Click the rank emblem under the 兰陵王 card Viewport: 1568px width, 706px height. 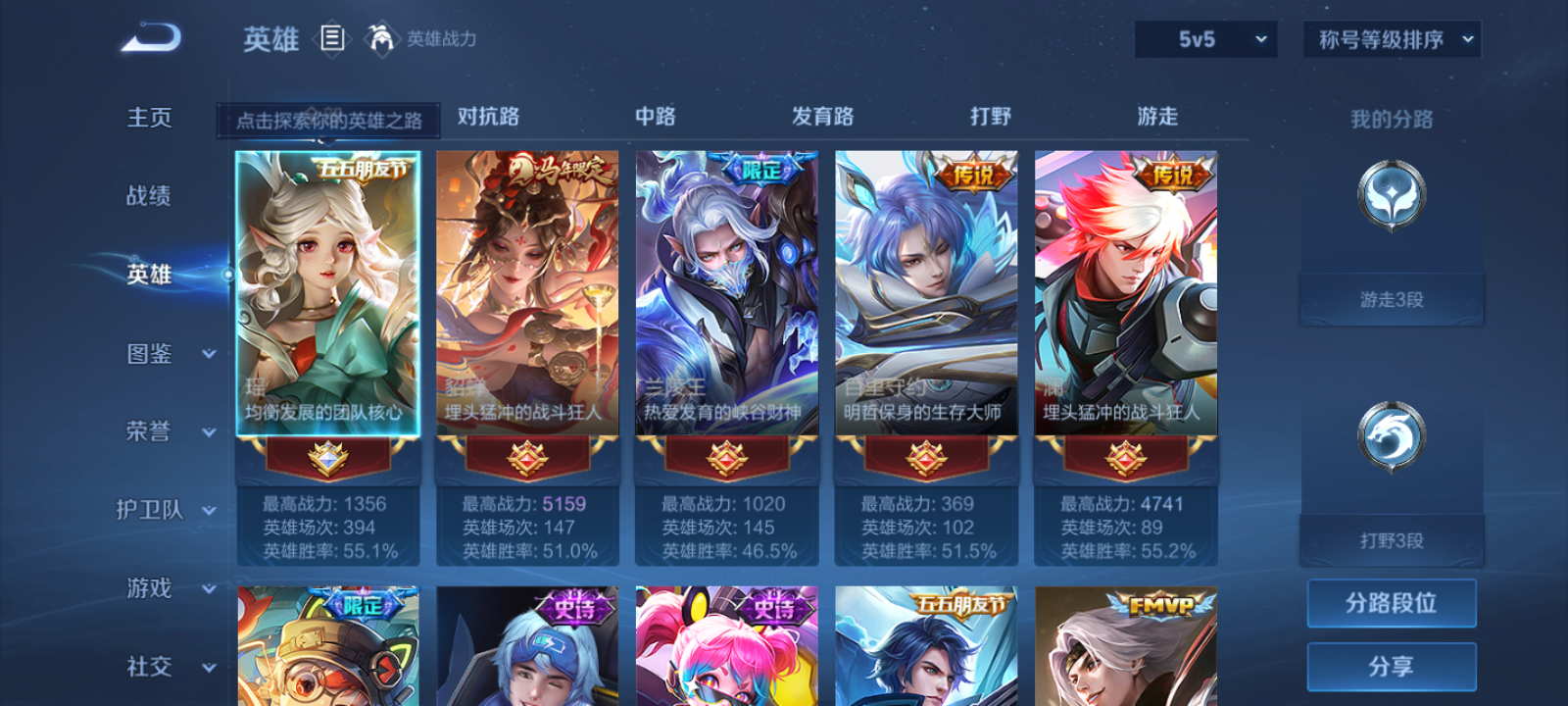[725, 461]
